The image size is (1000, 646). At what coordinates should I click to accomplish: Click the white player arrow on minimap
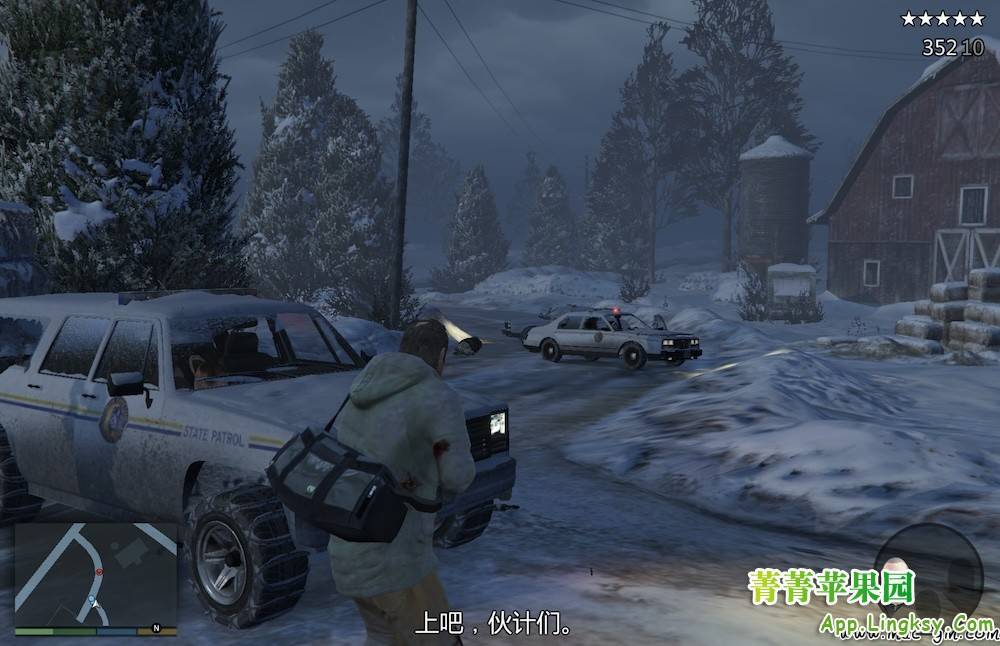(x=94, y=606)
